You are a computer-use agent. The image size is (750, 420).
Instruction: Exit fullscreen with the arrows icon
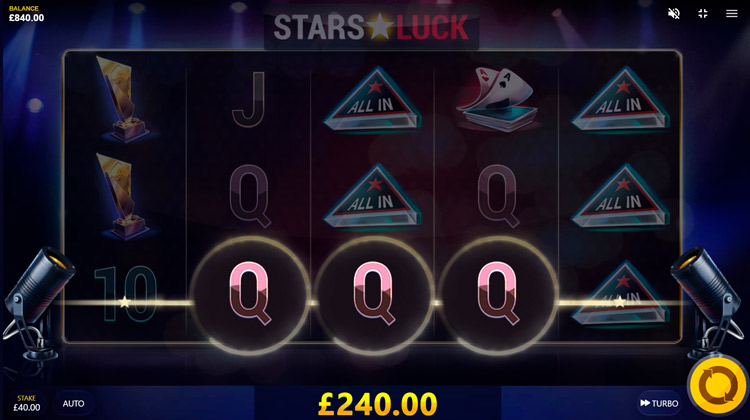(703, 14)
